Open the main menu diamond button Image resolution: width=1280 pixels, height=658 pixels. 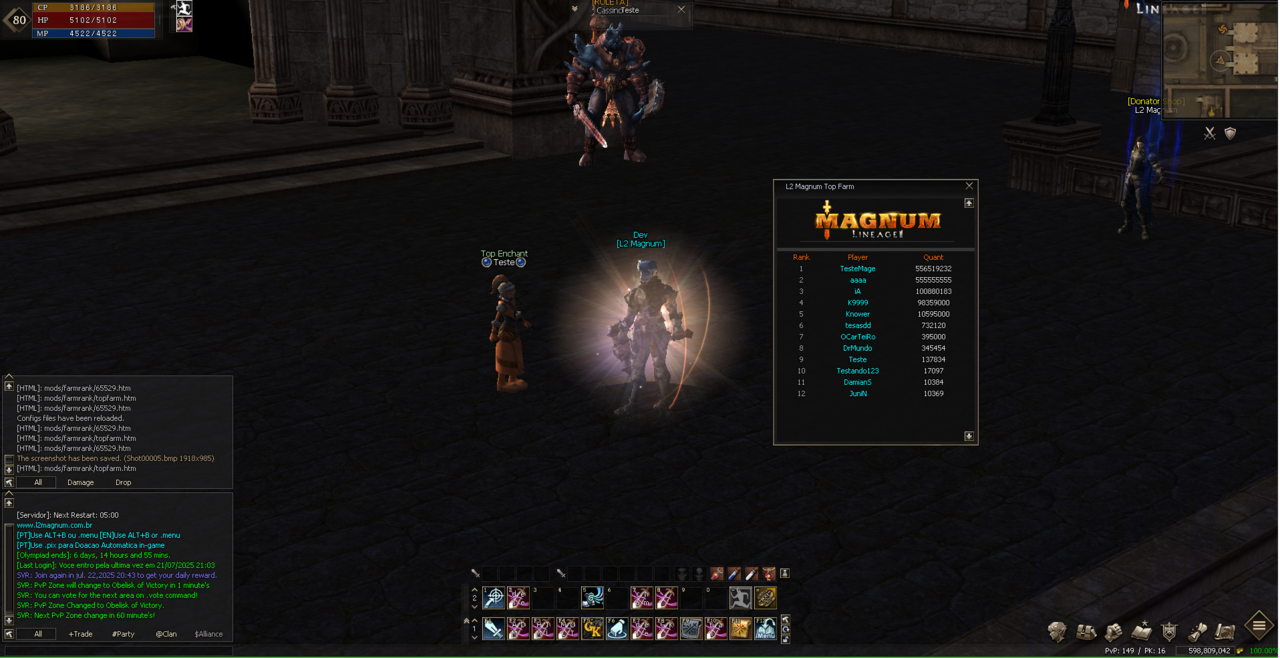1259,626
